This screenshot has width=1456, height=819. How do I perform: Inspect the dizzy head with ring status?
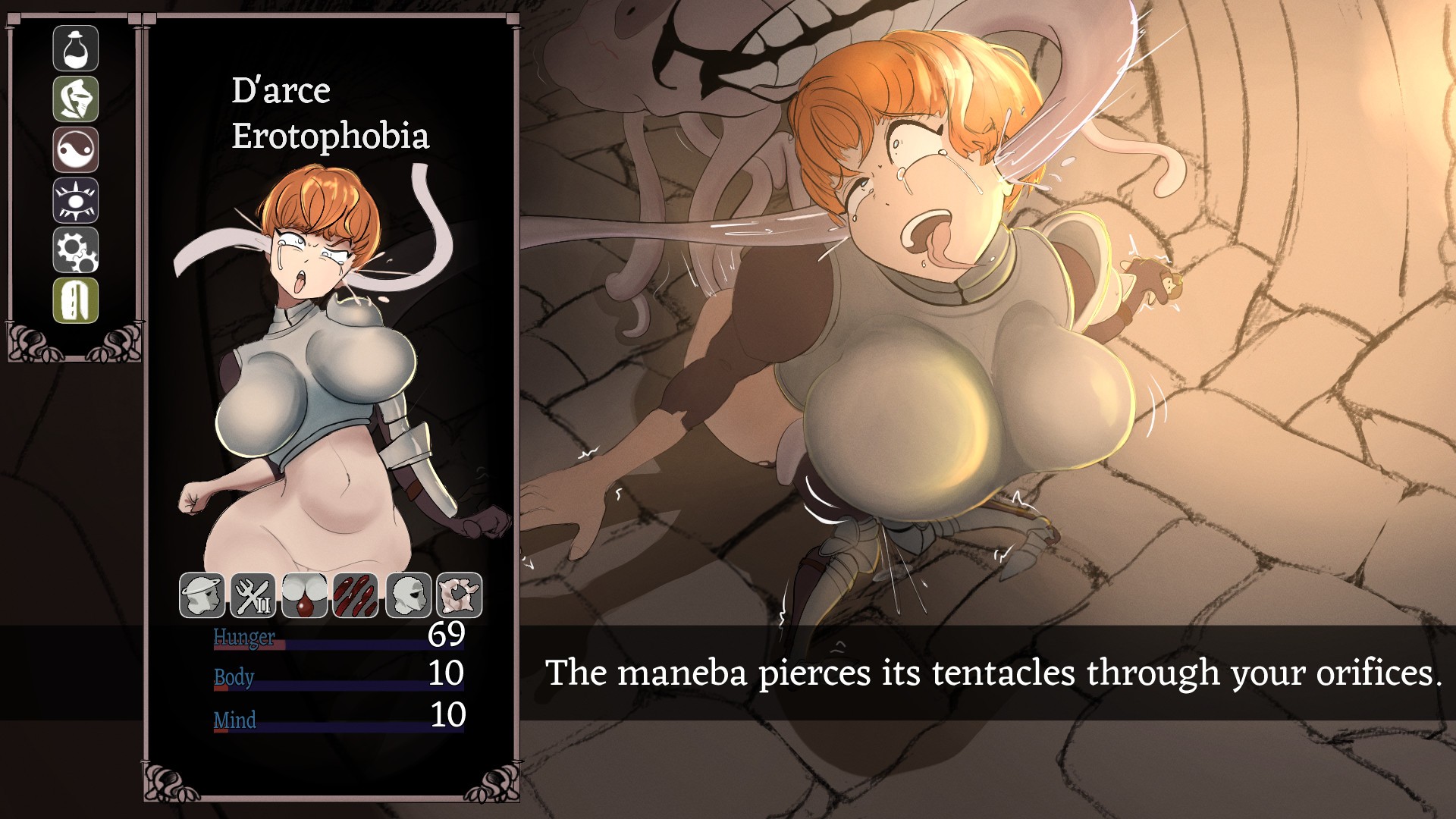click(x=202, y=595)
